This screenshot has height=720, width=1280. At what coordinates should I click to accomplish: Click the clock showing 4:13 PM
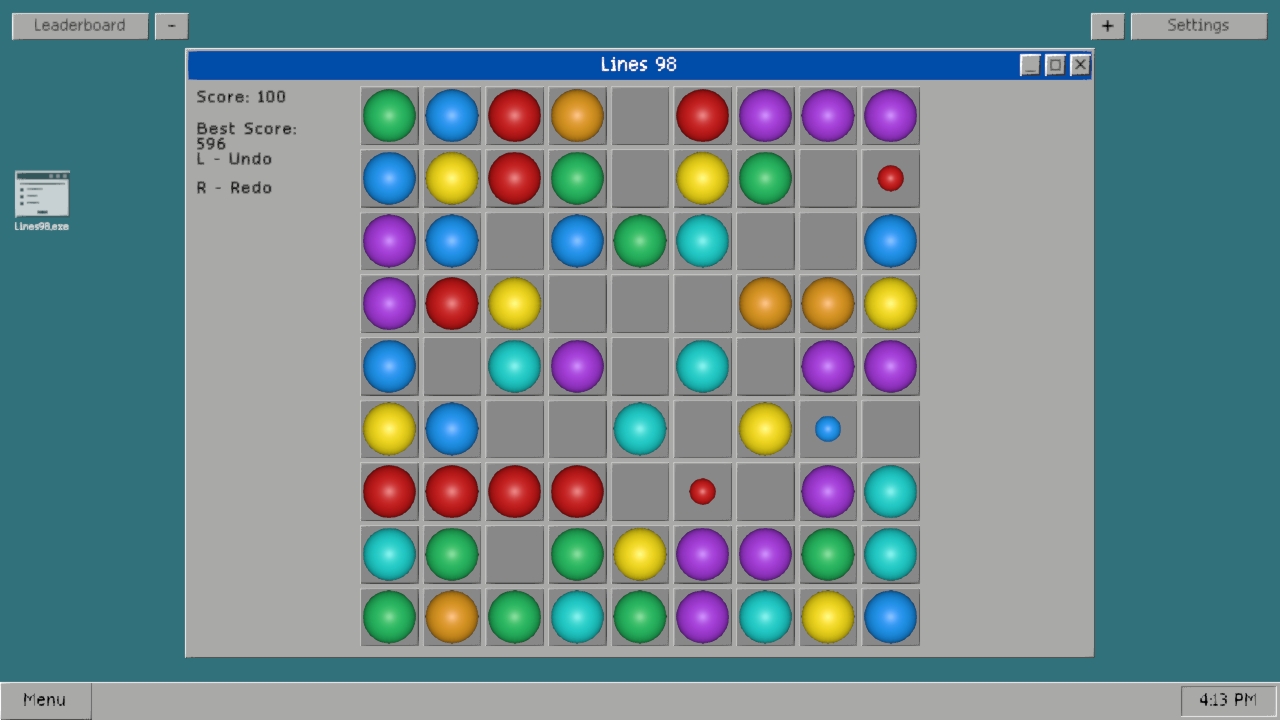pos(1225,699)
